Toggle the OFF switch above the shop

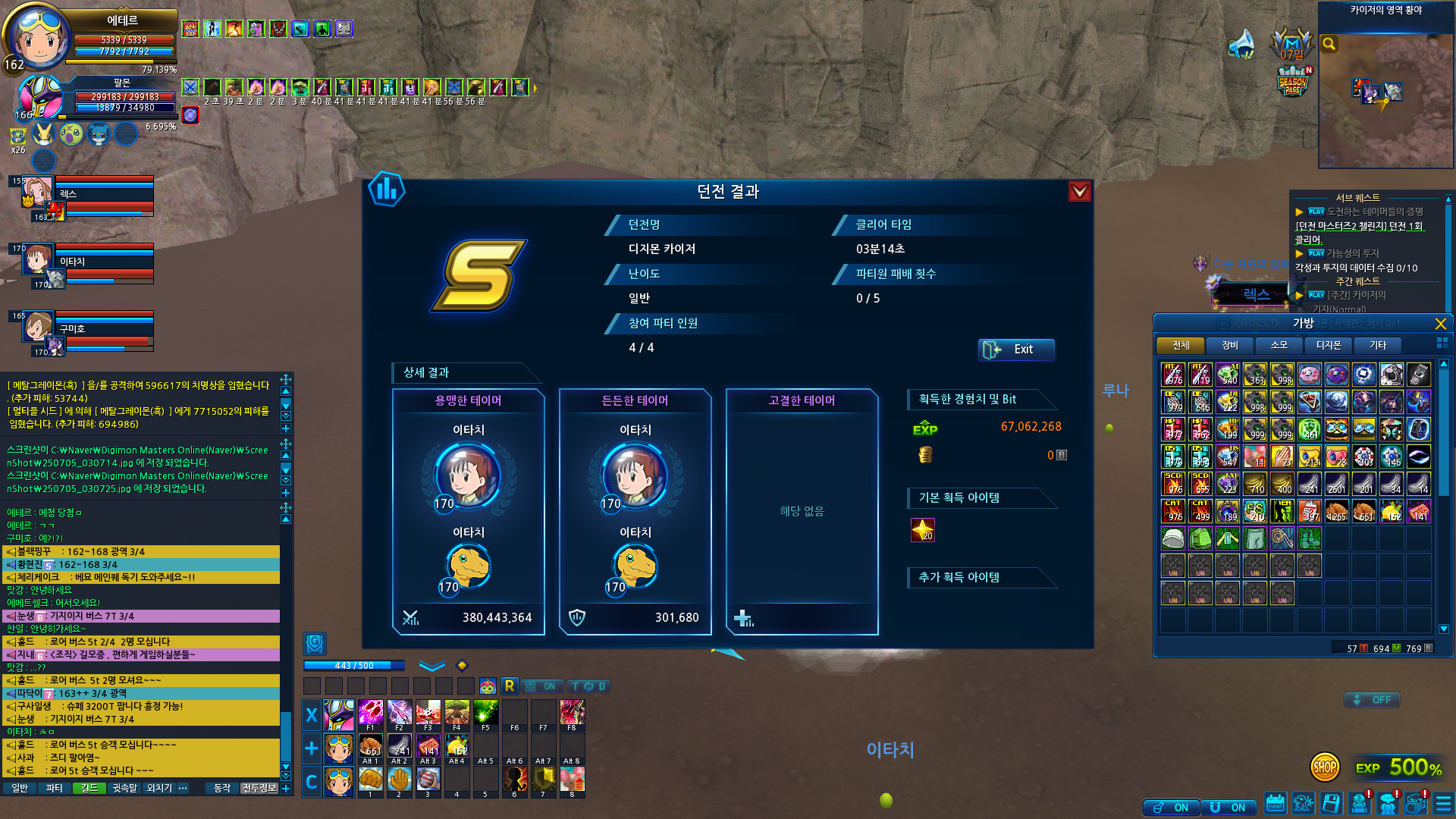pyautogui.click(x=1373, y=700)
